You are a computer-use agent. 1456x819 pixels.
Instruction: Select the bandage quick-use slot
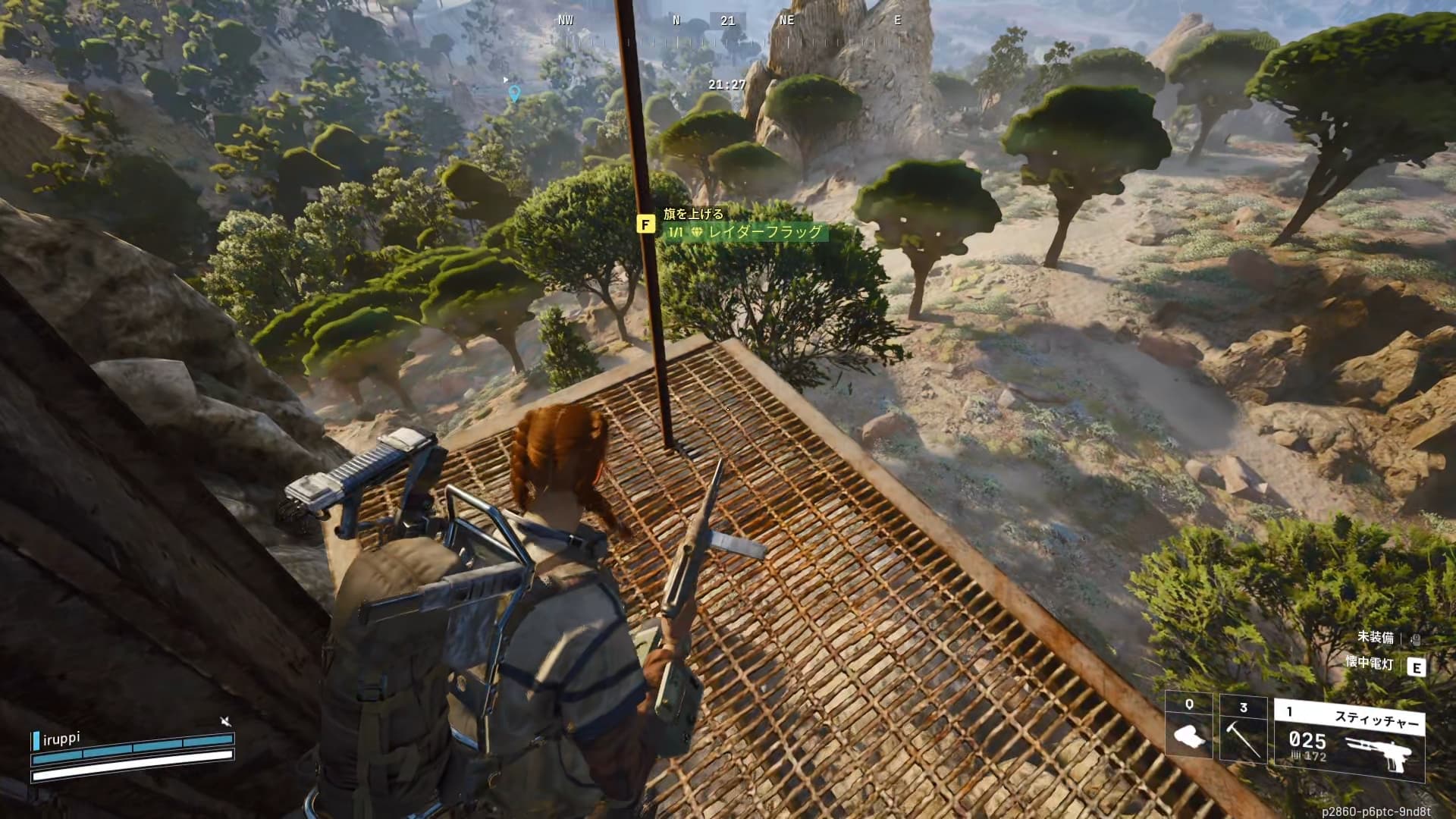[1188, 729]
